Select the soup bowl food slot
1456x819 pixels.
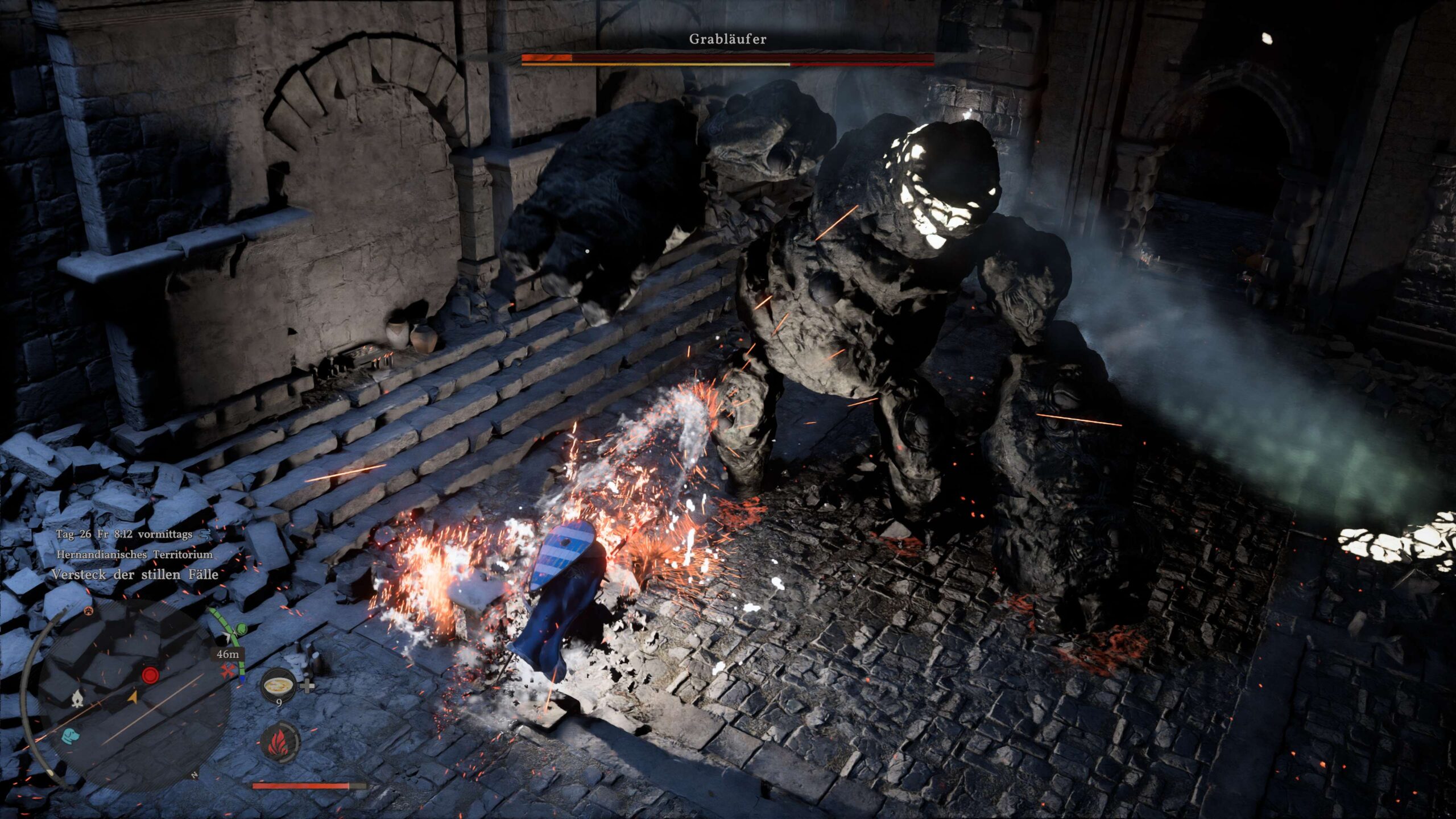coord(279,685)
